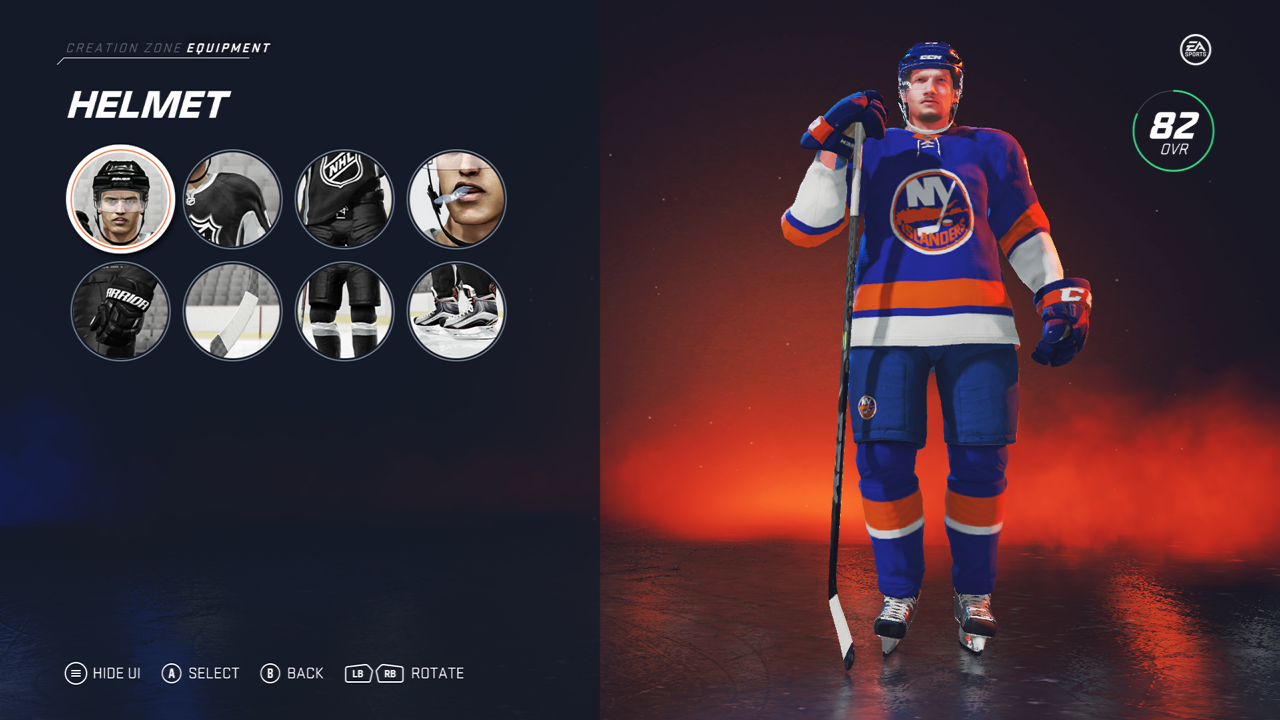Select the helmet equipment tile

[x=121, y=199]
